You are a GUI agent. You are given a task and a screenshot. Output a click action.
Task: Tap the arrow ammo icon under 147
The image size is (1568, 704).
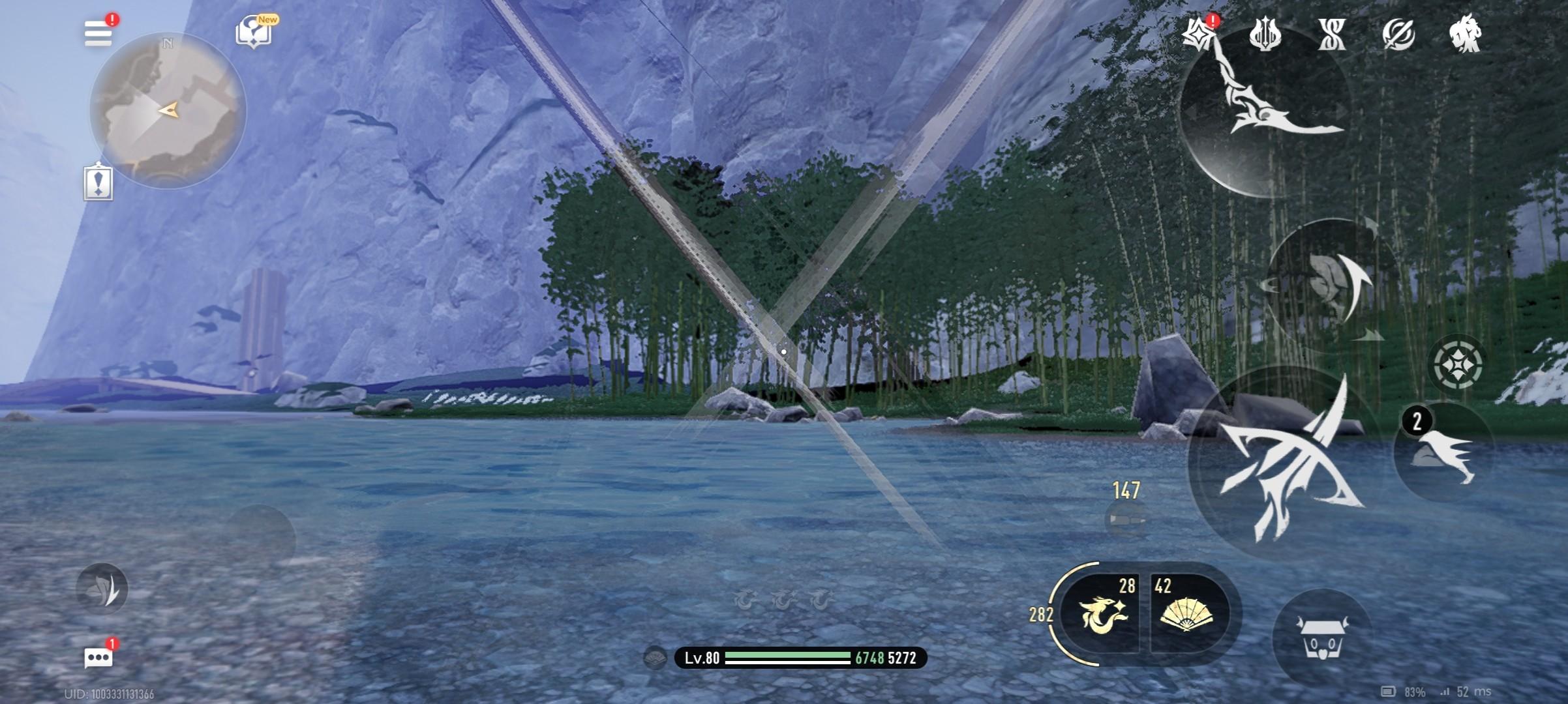pos(1126,520)
